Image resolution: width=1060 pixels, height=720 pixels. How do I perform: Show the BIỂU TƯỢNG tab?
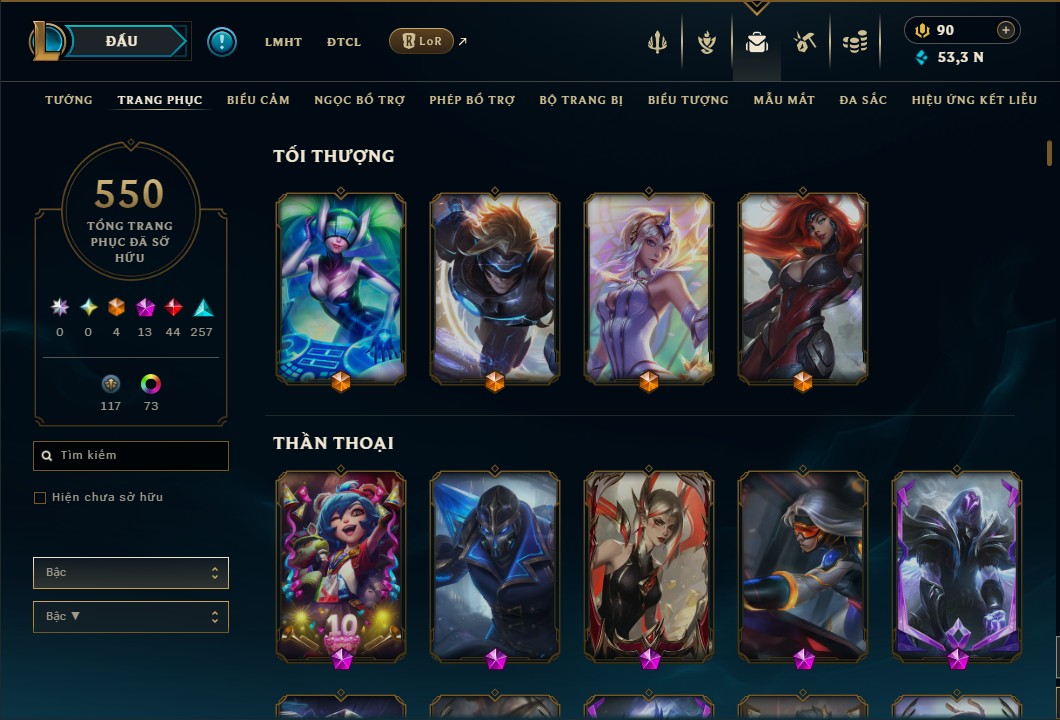[688, 100]
